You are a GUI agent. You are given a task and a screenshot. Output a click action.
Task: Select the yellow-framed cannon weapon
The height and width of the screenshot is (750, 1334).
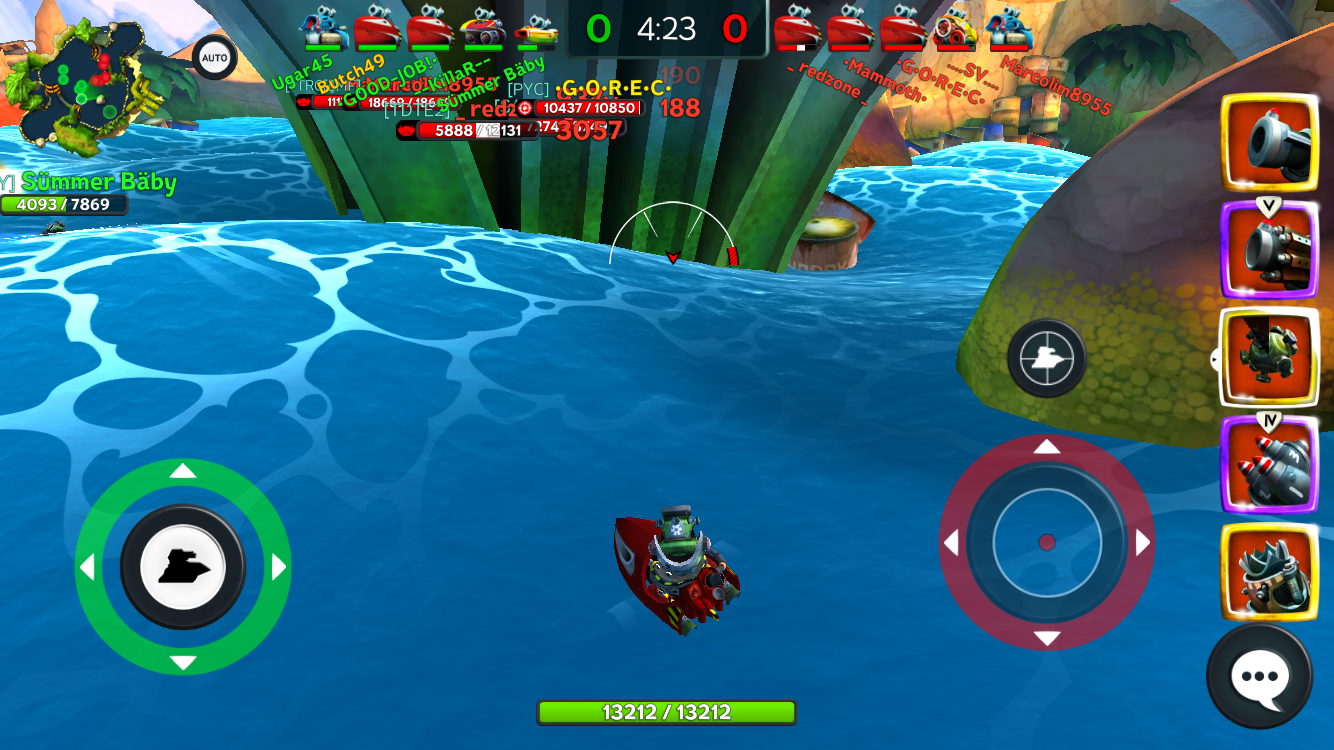(1270, 143)
